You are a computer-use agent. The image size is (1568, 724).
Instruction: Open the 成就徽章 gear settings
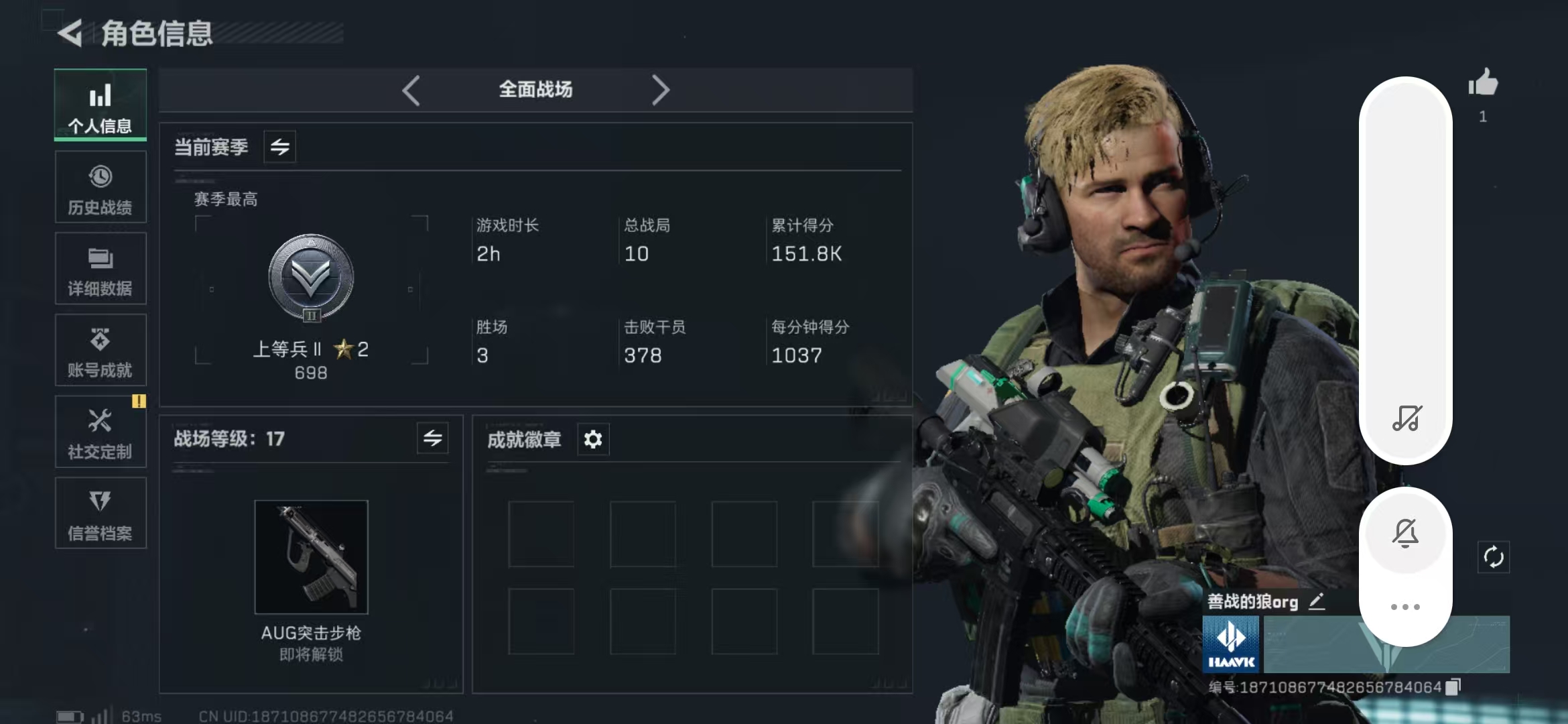(x=593, y=440)
